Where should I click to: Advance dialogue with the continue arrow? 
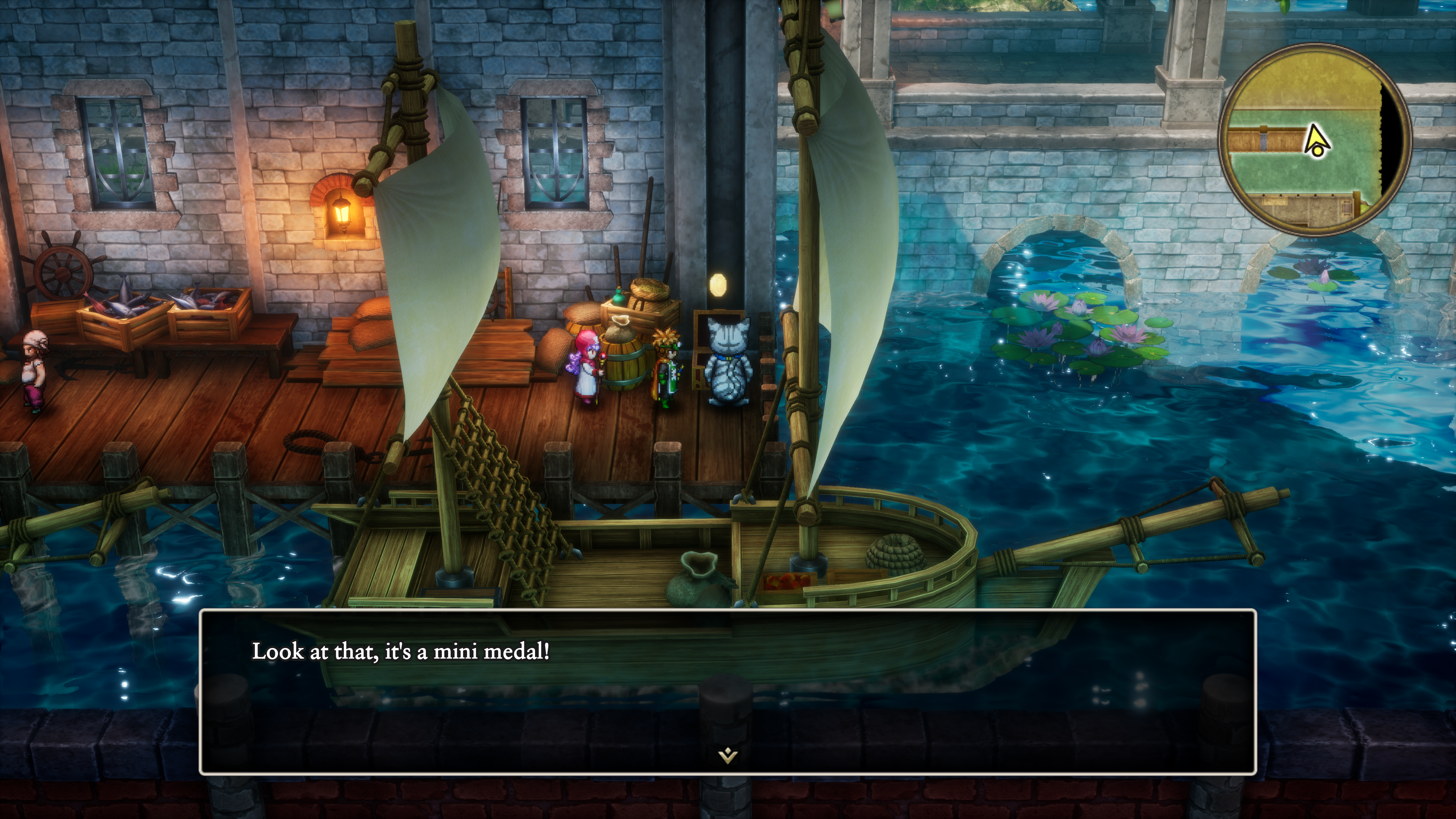(x=728, y=755)
